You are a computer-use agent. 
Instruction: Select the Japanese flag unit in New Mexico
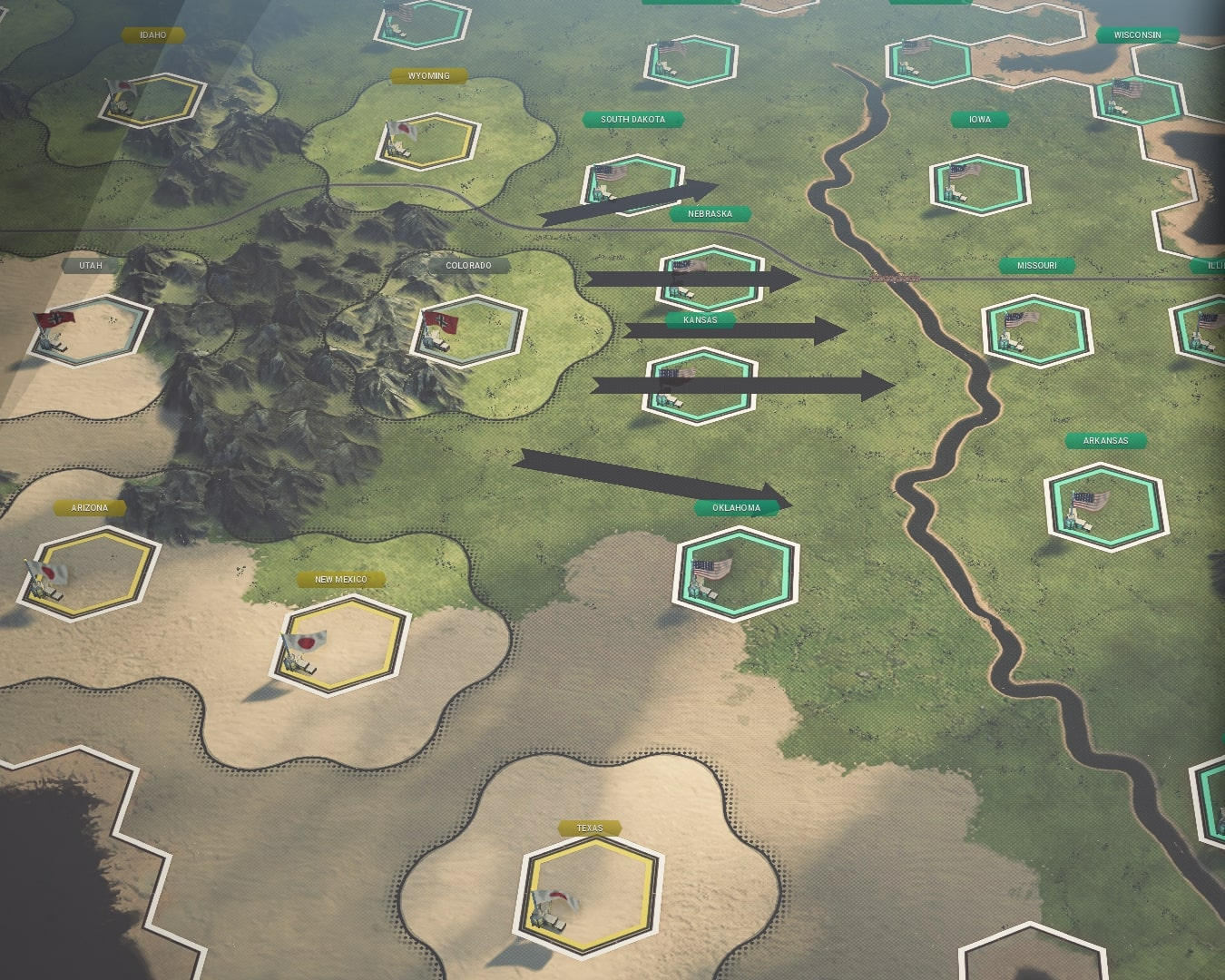305,644
